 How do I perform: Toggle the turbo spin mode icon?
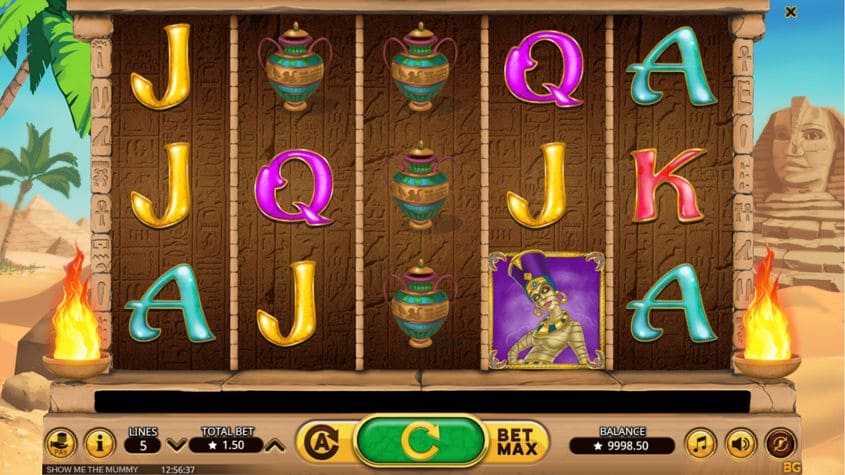780,442
